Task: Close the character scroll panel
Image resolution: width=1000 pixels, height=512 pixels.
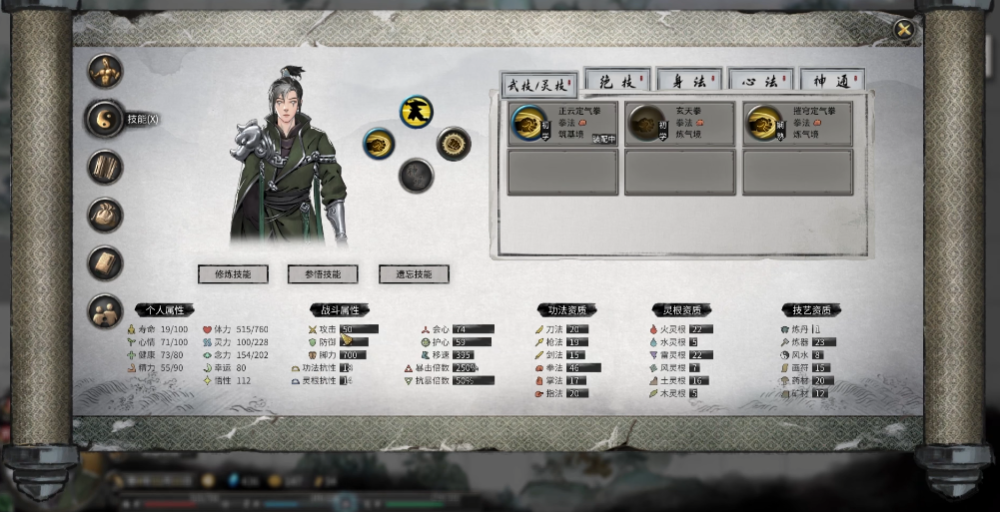Action: pyautogui.click(x=904, y=30)
